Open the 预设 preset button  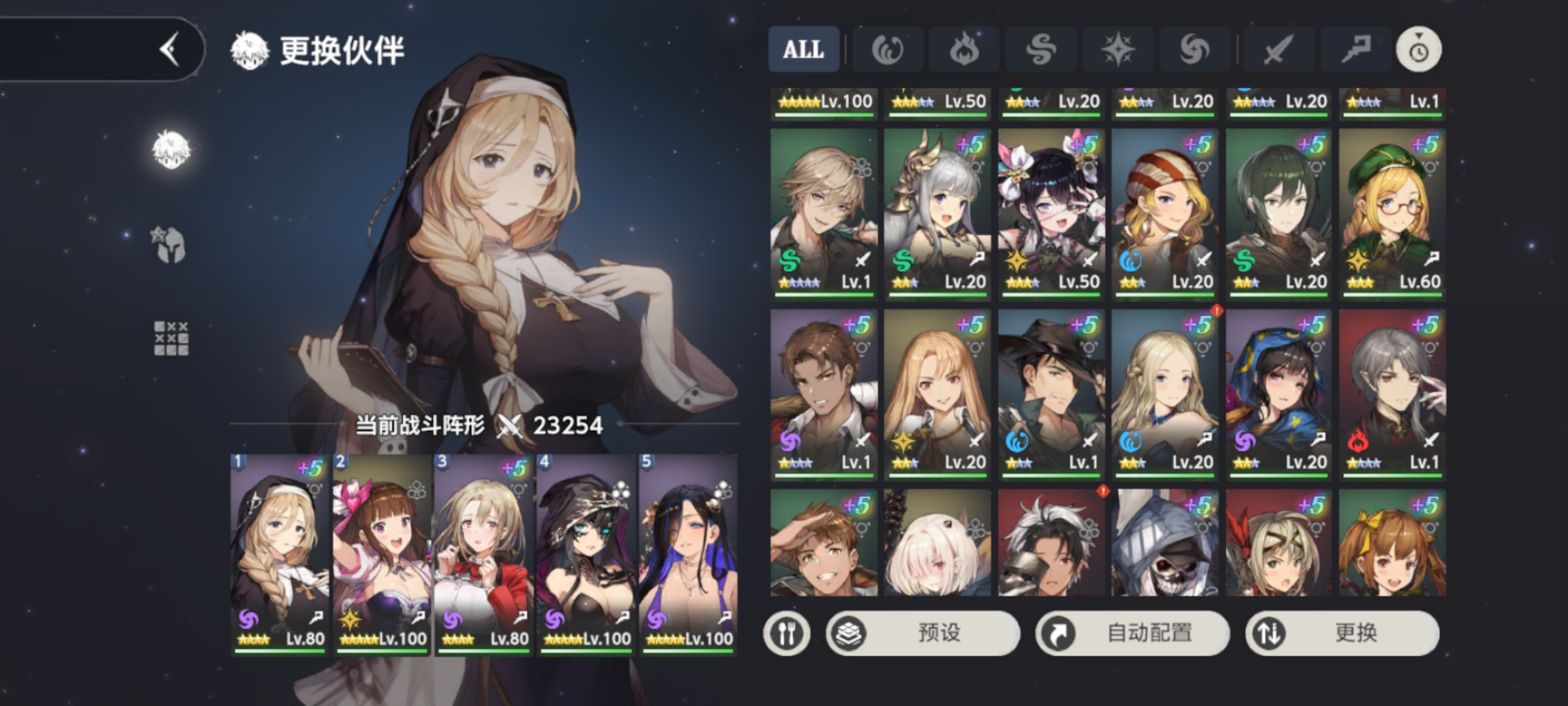(x=923, y=633)
